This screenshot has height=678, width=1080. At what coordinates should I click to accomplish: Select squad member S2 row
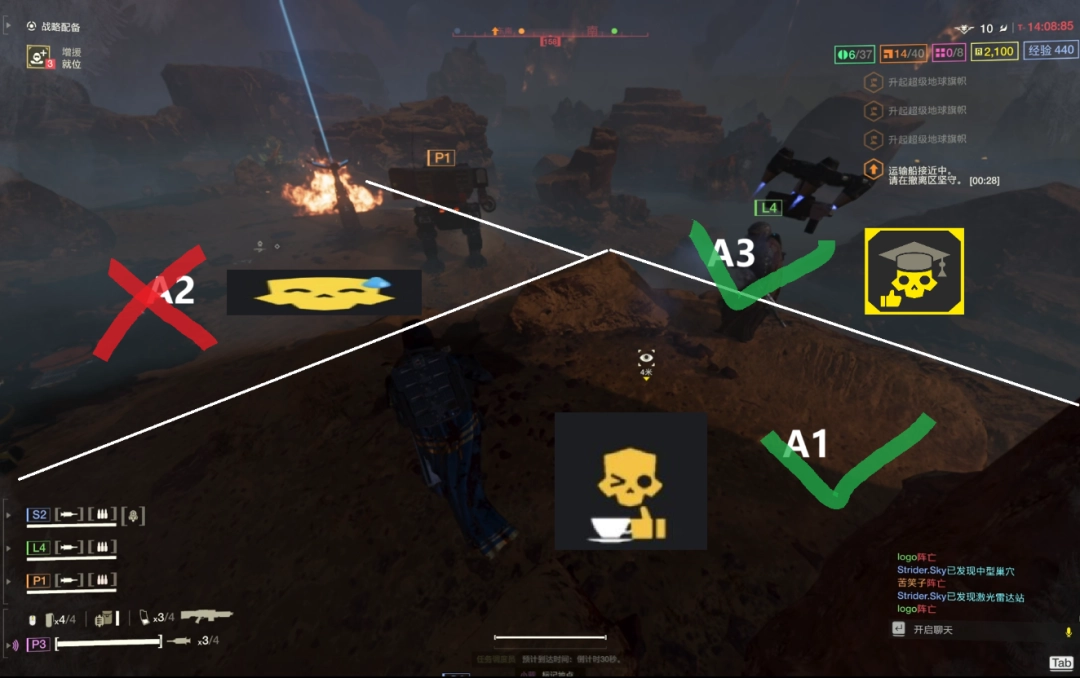click(39, 515)
